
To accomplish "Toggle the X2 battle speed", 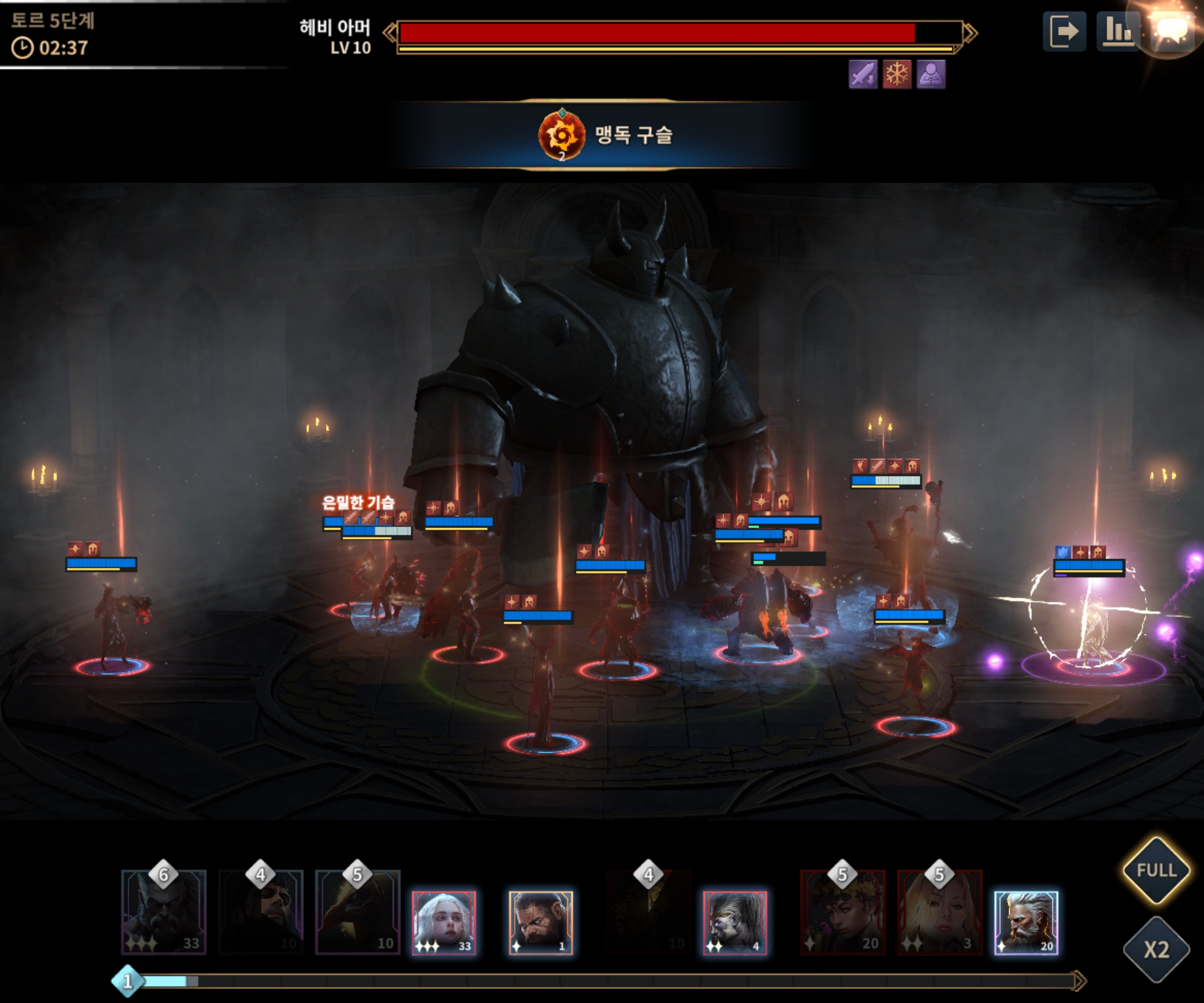I will [1156, 950].
